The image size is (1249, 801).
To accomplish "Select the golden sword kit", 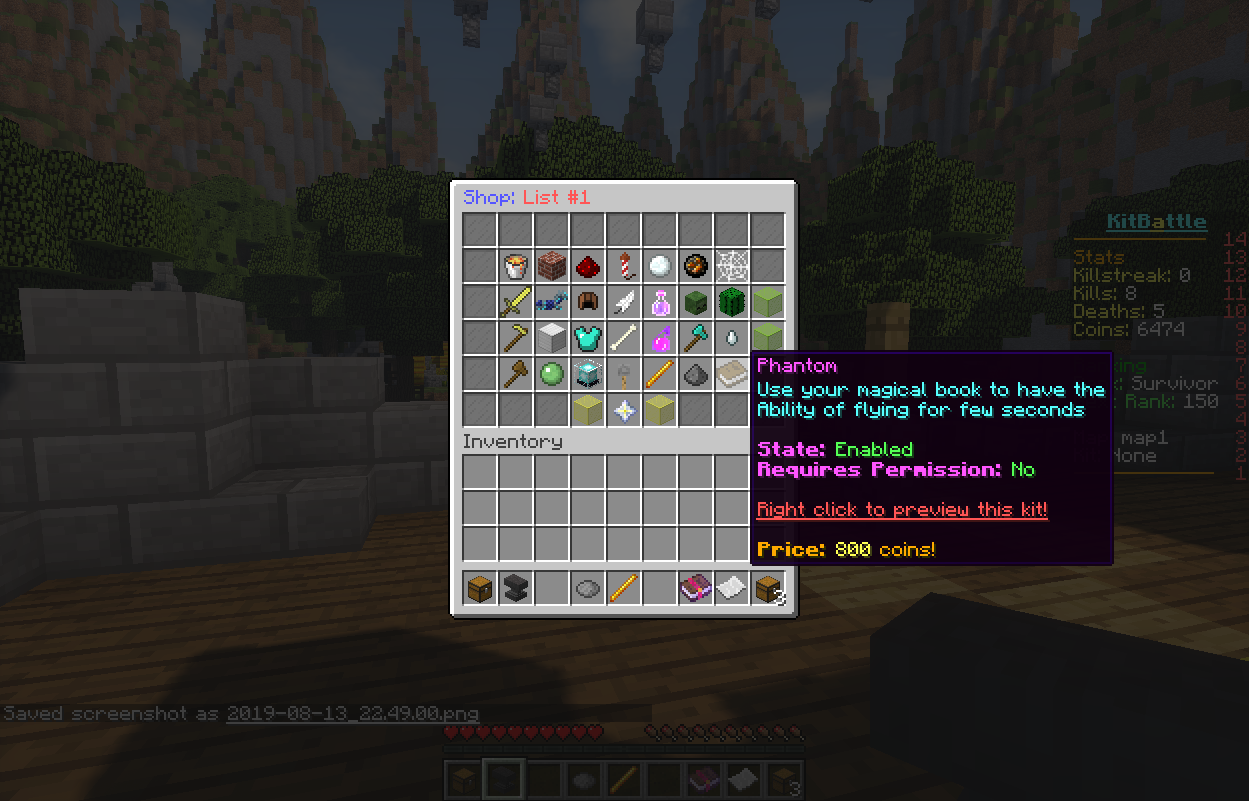I will point(516,302).
